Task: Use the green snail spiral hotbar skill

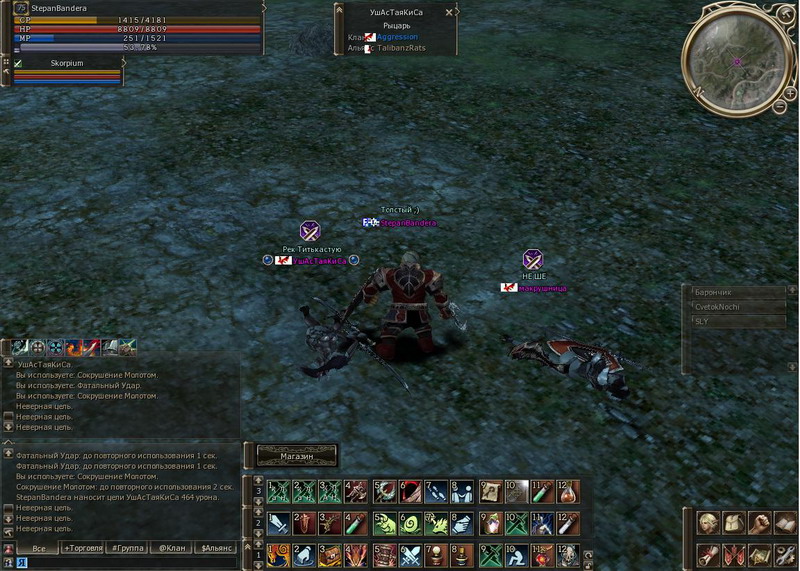Action: [410, 523]
